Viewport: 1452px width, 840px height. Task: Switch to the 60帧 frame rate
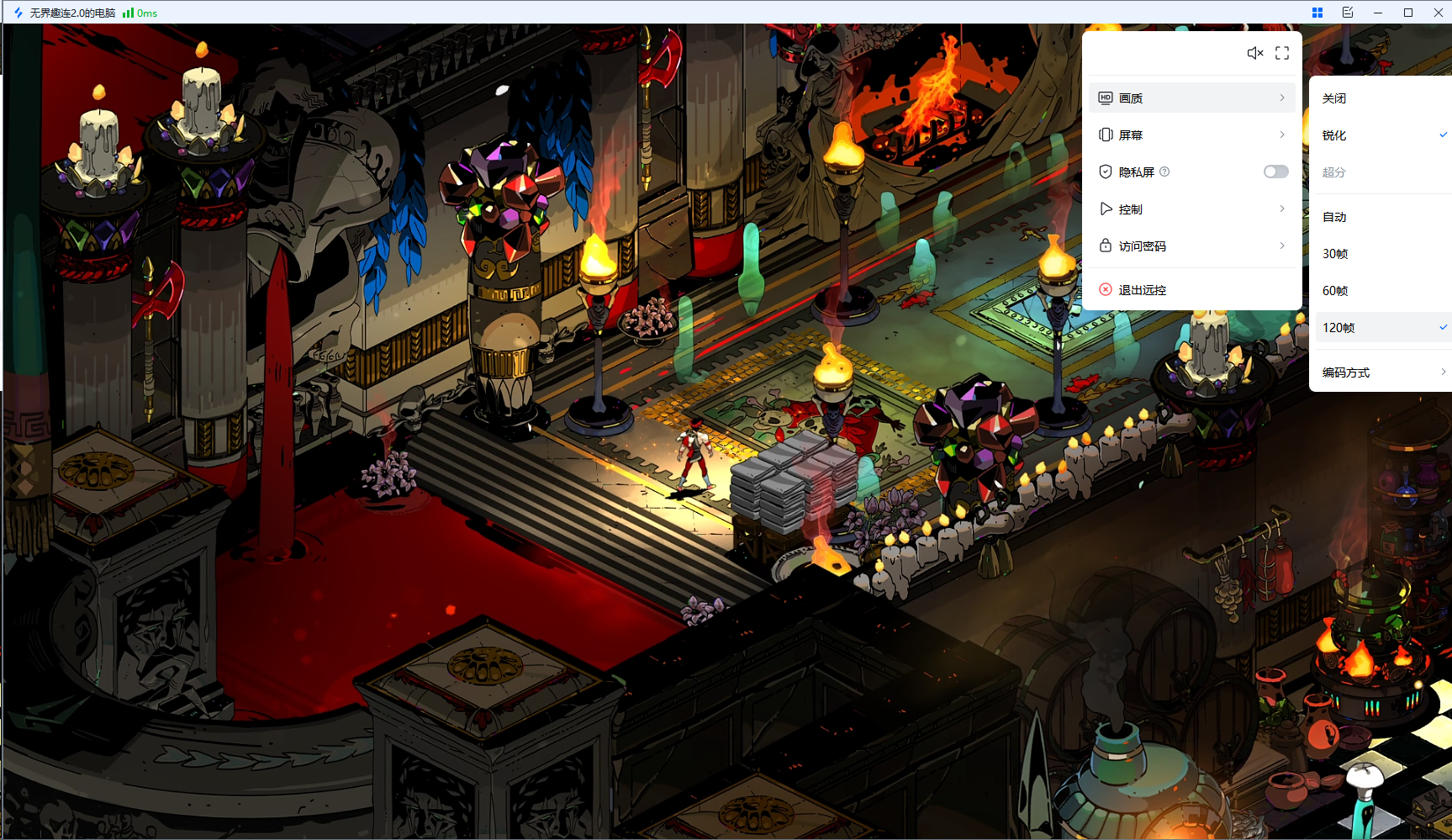pyautogui.click(x=1335, y=291)
